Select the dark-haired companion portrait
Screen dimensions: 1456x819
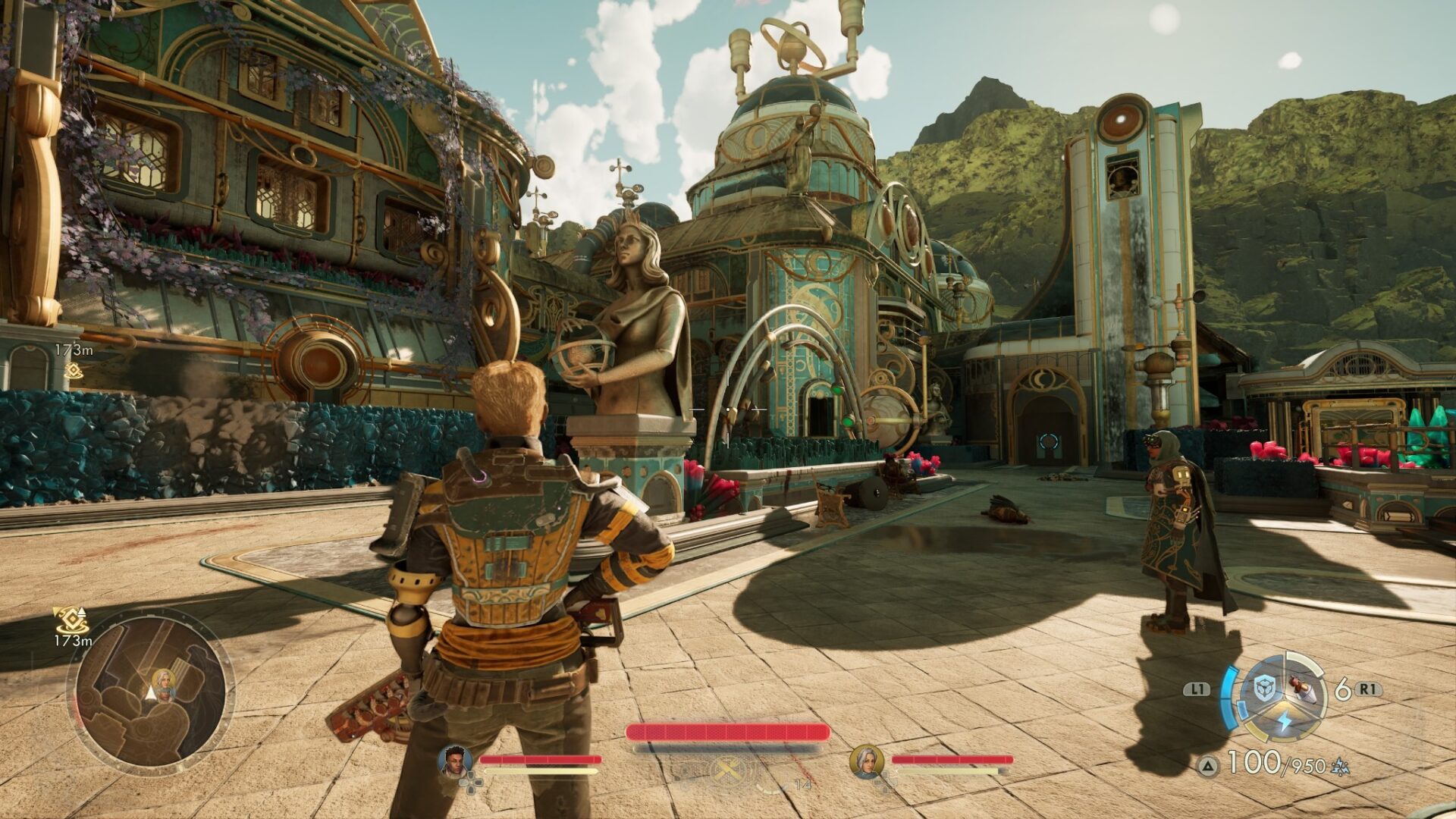(x=455, y=761)
